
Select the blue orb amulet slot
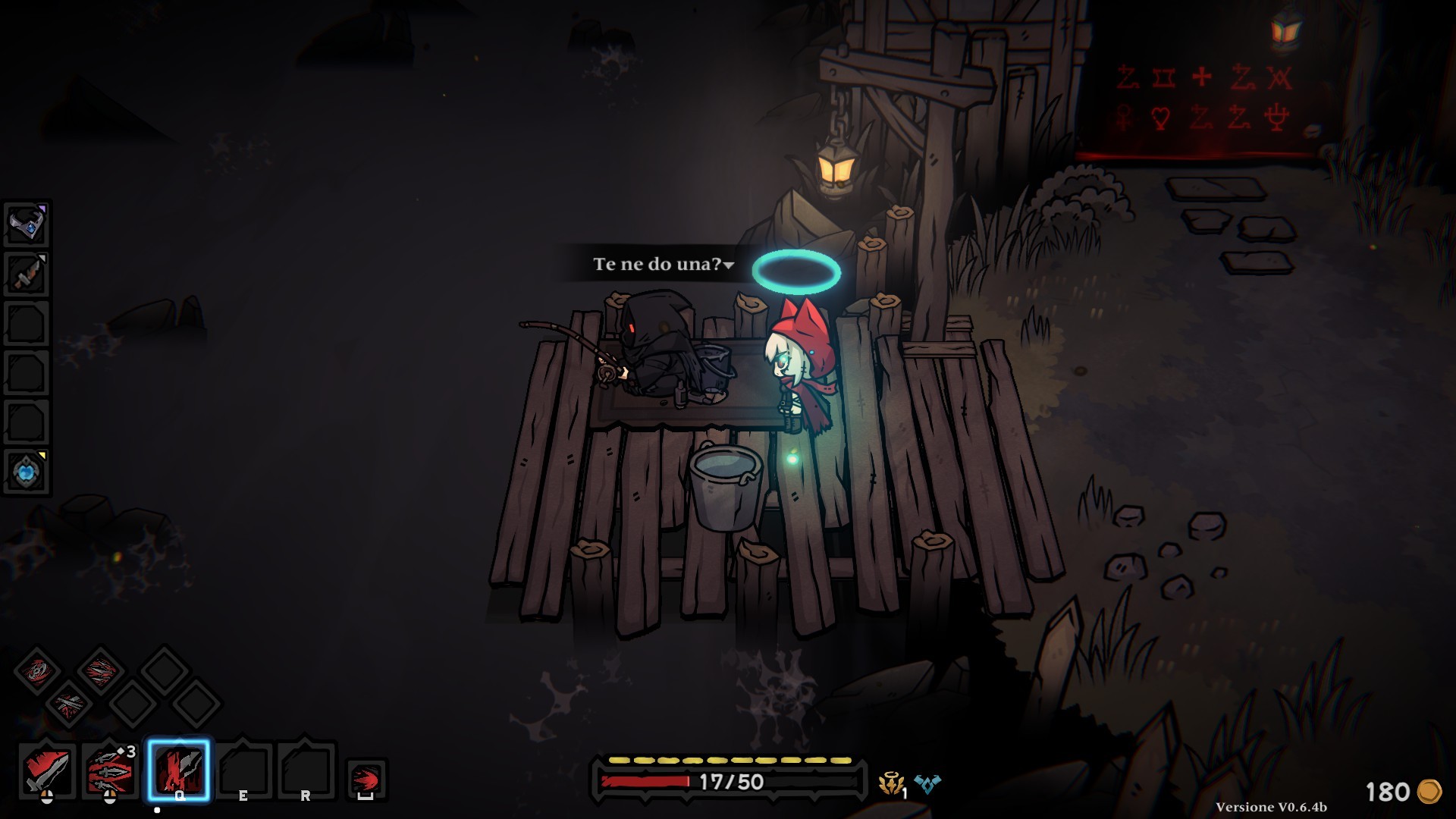[x=27, y=472]
